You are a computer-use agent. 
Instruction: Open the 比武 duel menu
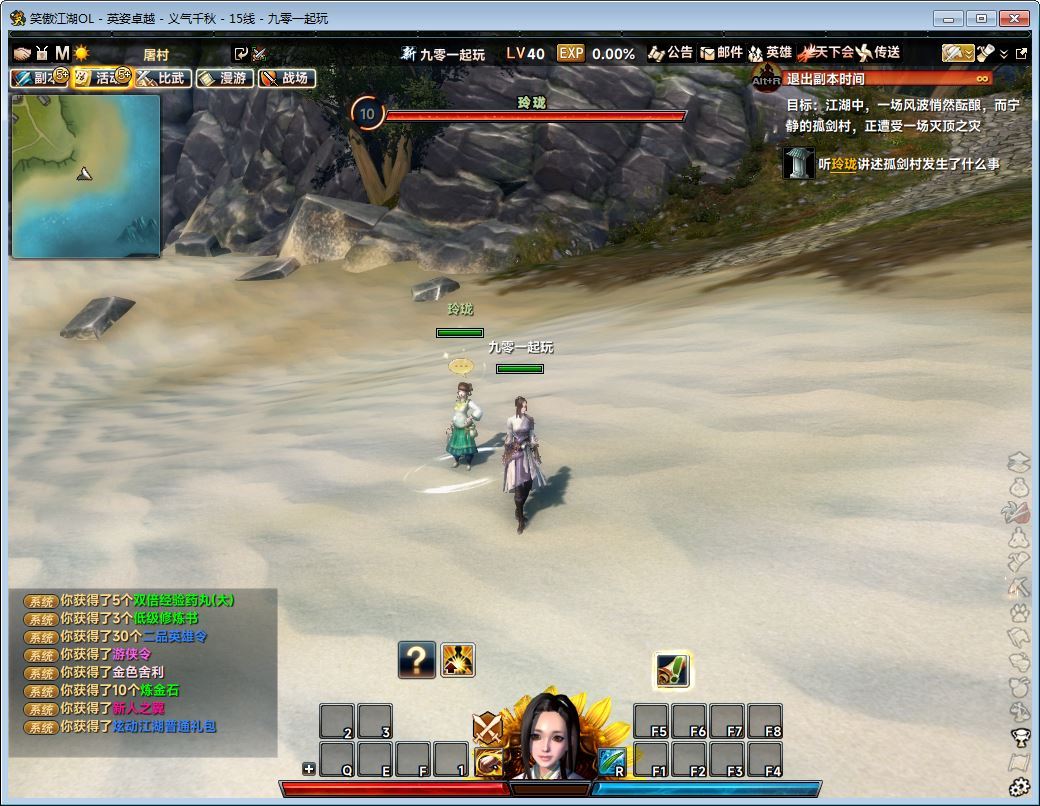[163, 78]
